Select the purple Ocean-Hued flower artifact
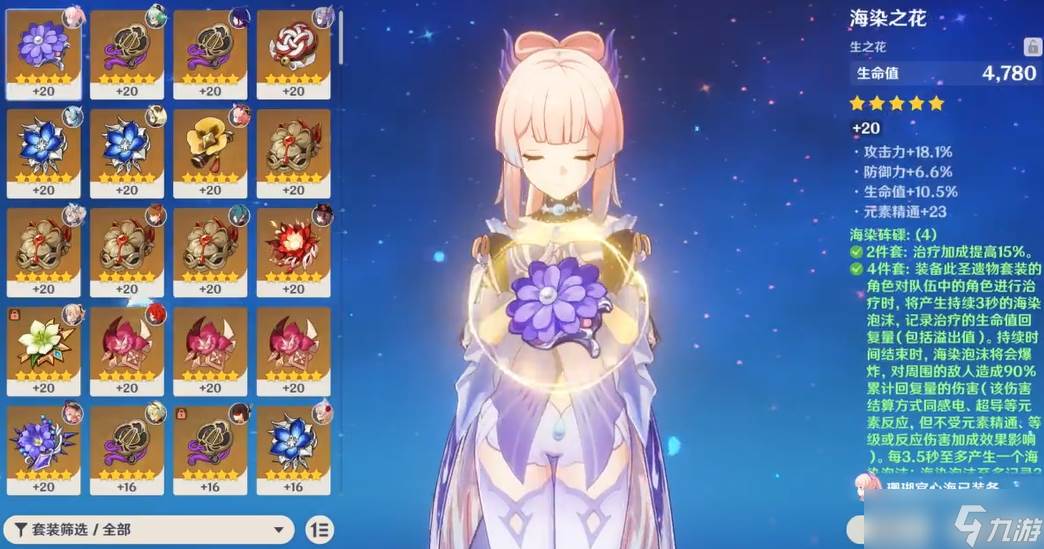 coord(43,48)
